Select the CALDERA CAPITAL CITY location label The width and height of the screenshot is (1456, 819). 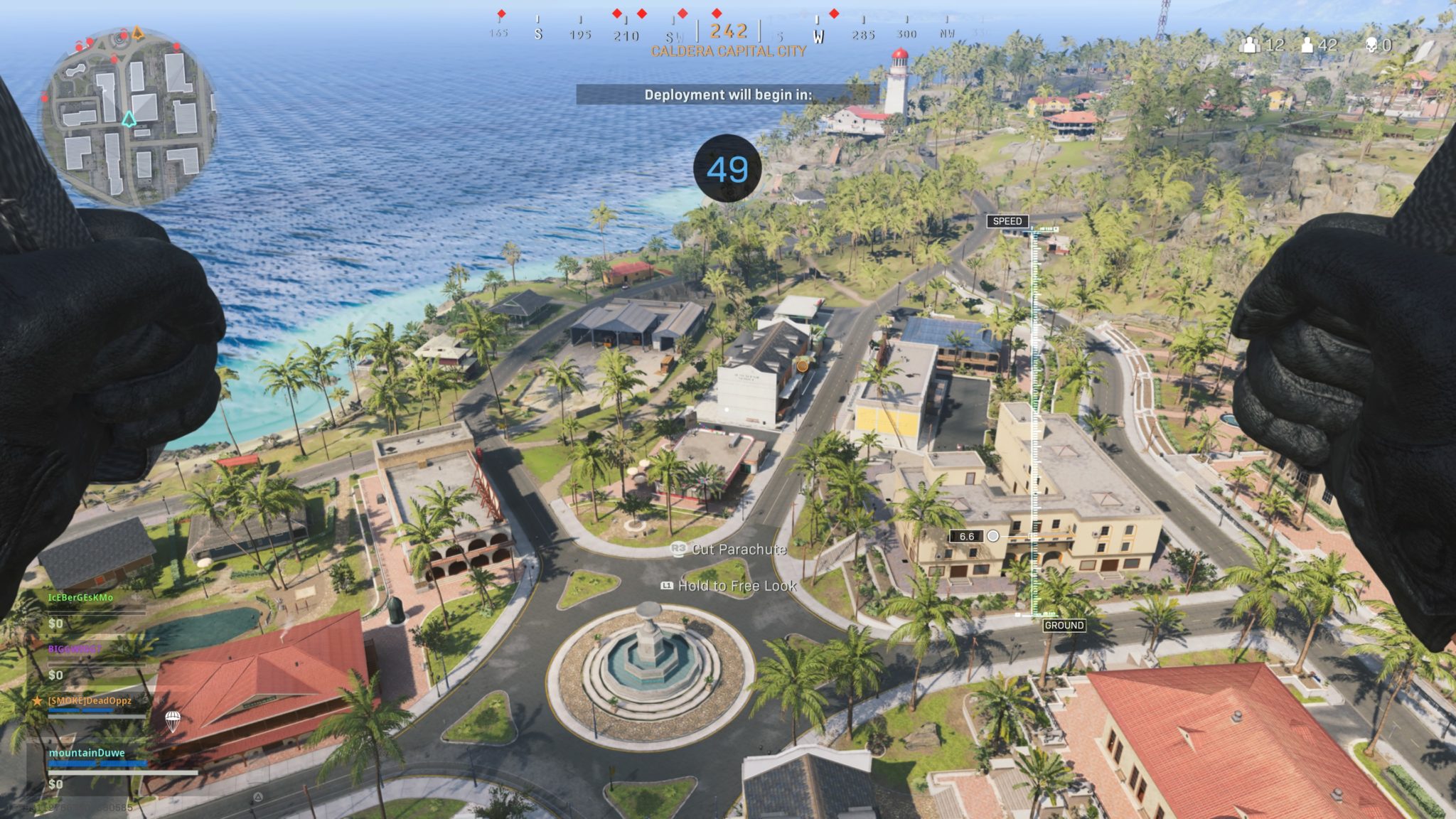click(x=728, y=52)
